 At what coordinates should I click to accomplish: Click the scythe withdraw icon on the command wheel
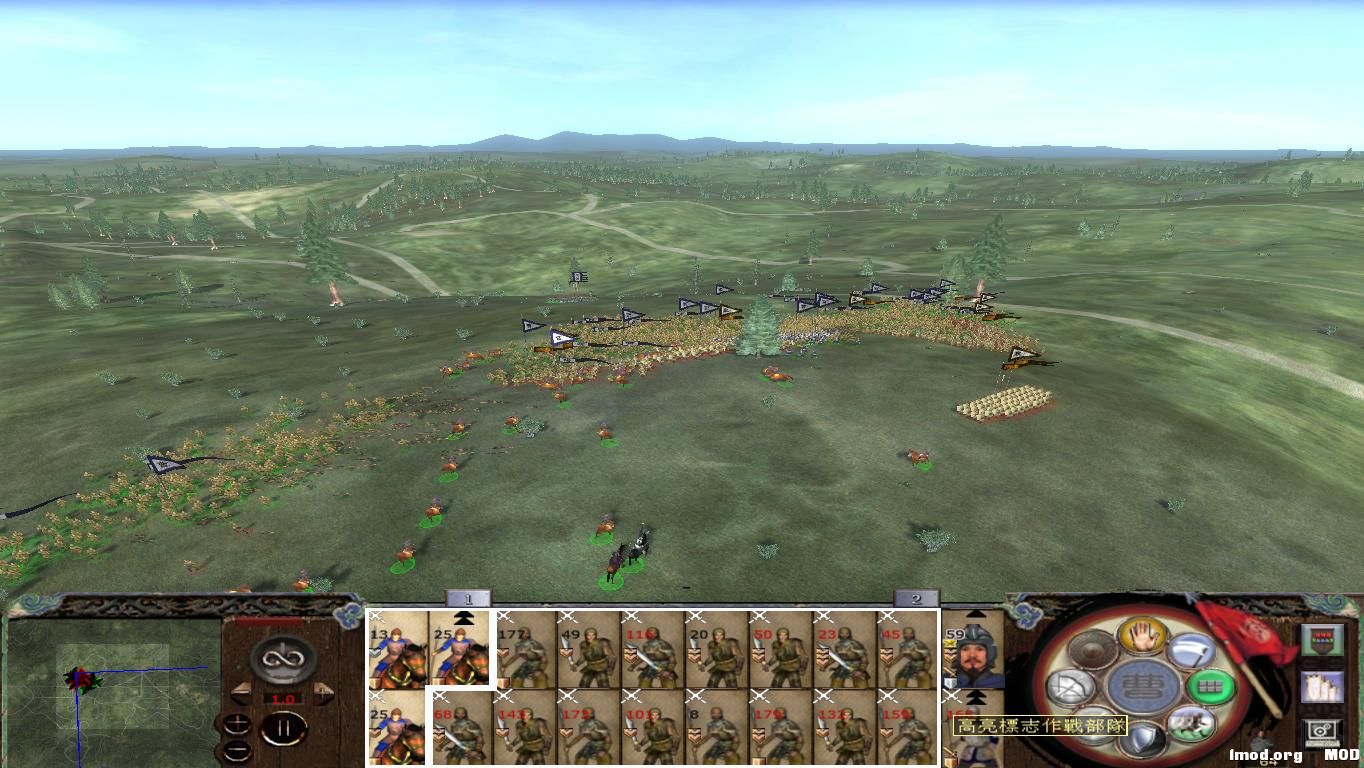1190,650
